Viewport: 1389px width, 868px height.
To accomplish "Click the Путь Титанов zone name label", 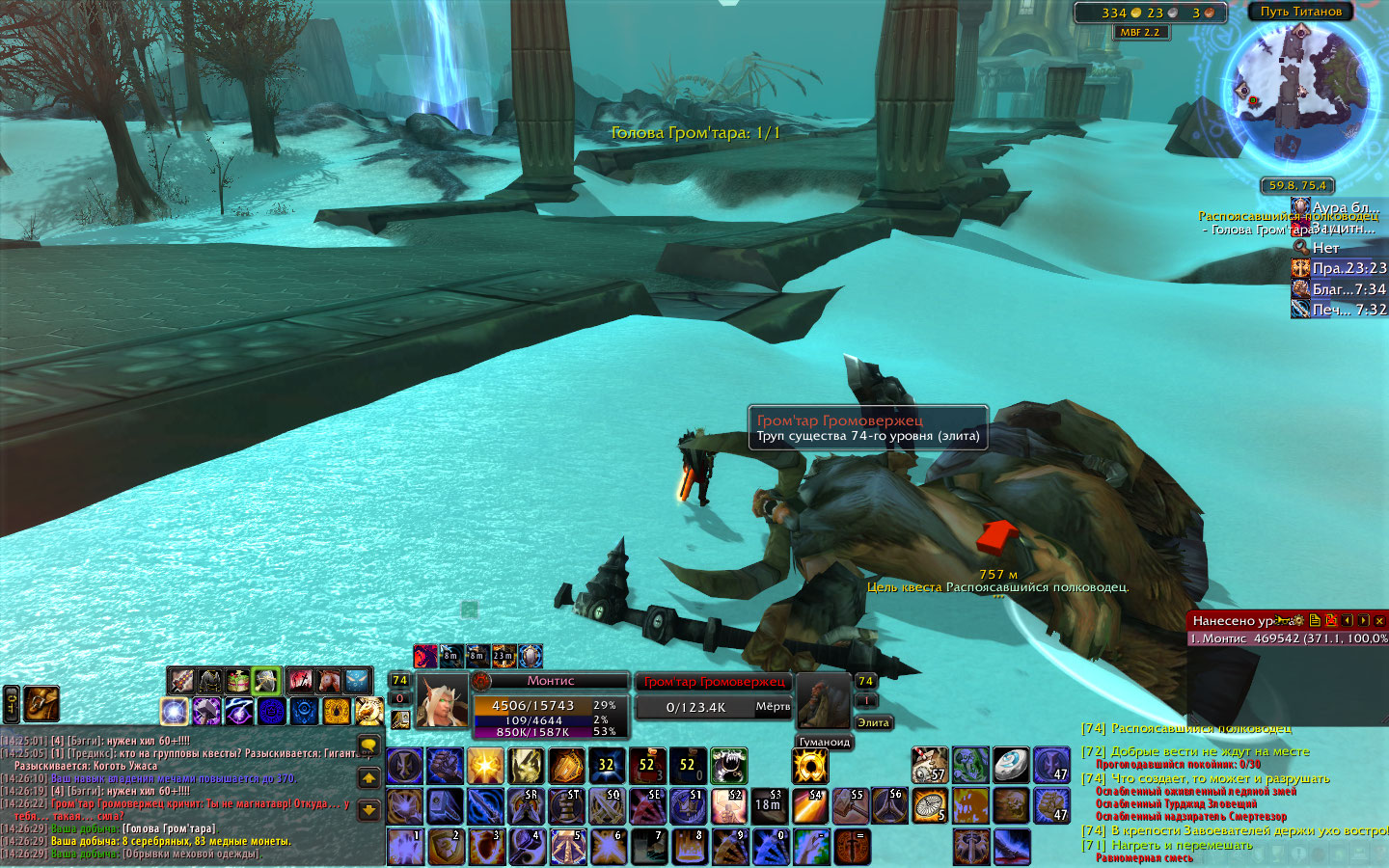I will pyautogui.click(x=1300, y=12).
